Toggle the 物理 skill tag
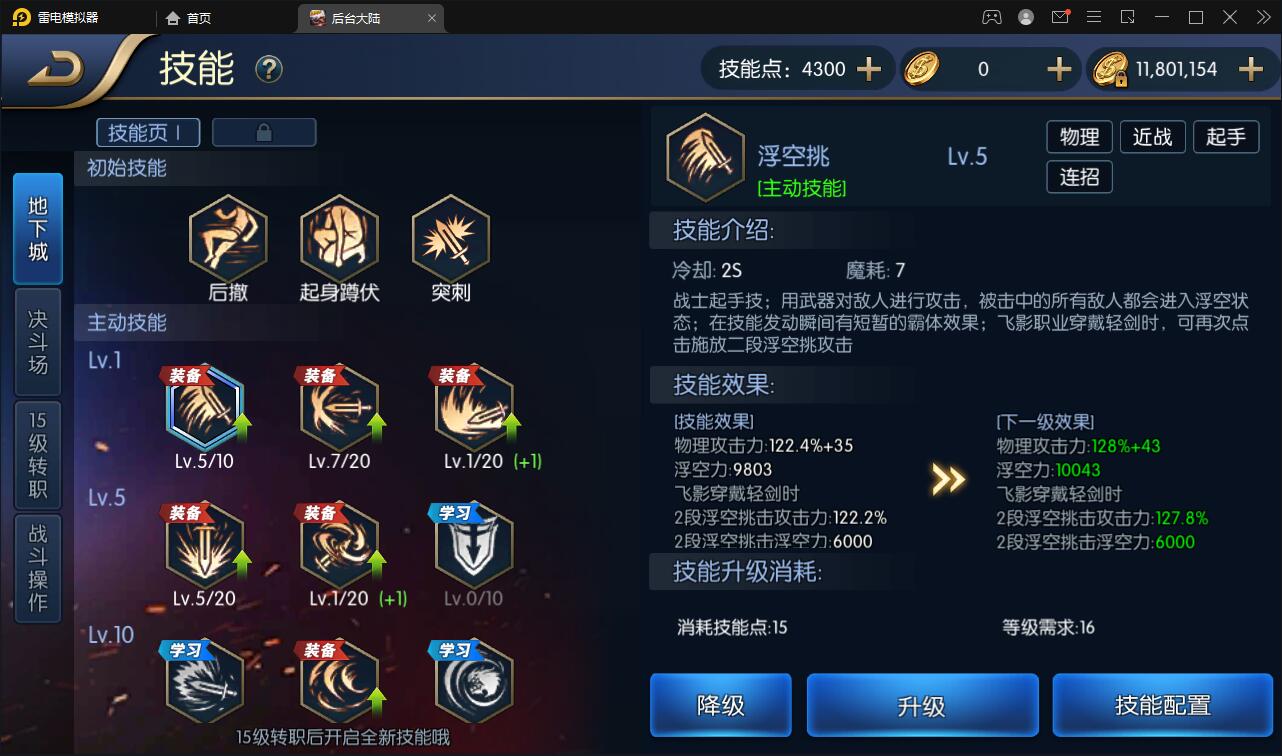The image size is (1282, 756). coord(1079,137)
